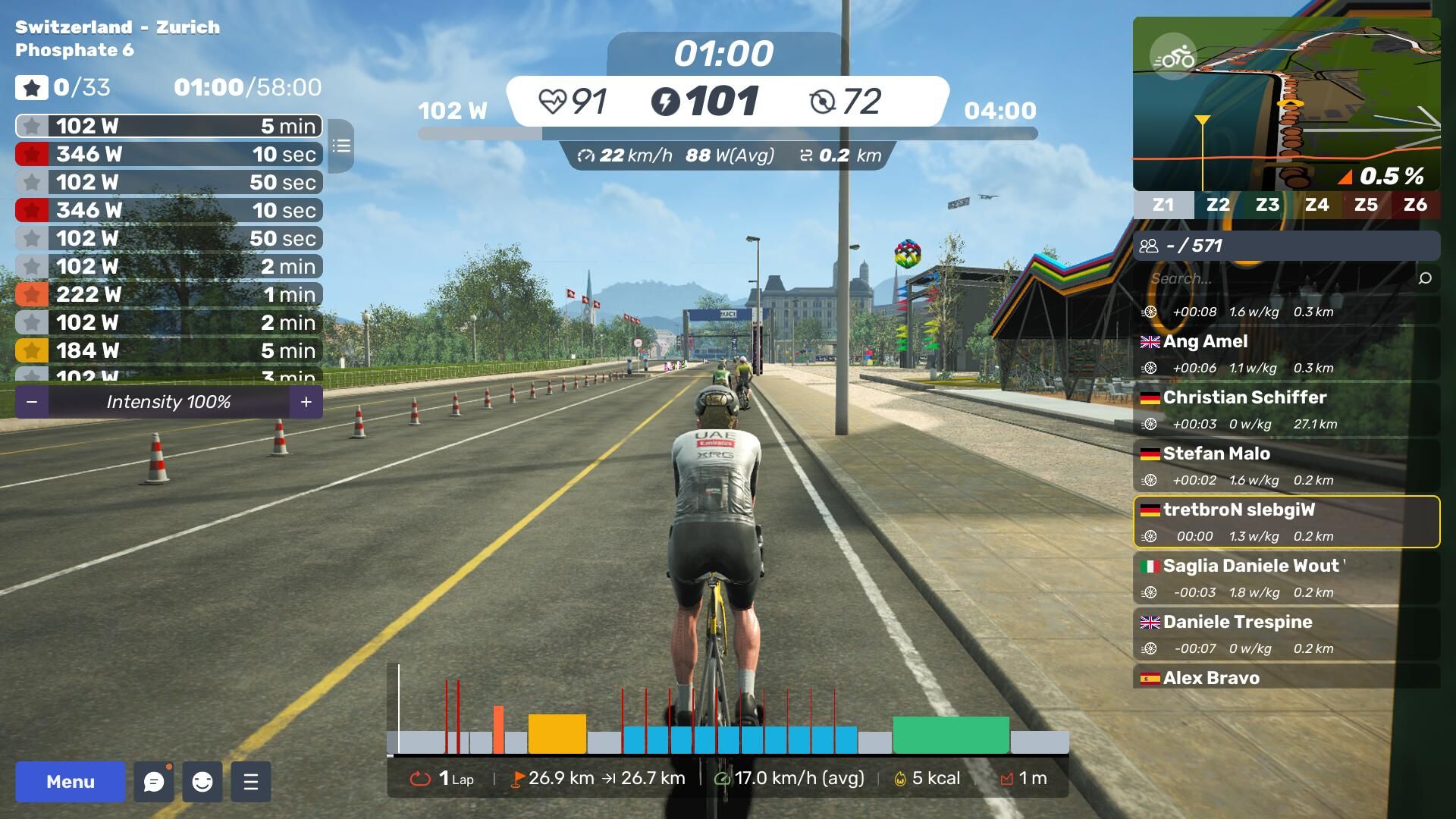1456x819 pixels.
Task: Switch to the Z4 zone tab
Action: pos(1316,205)
